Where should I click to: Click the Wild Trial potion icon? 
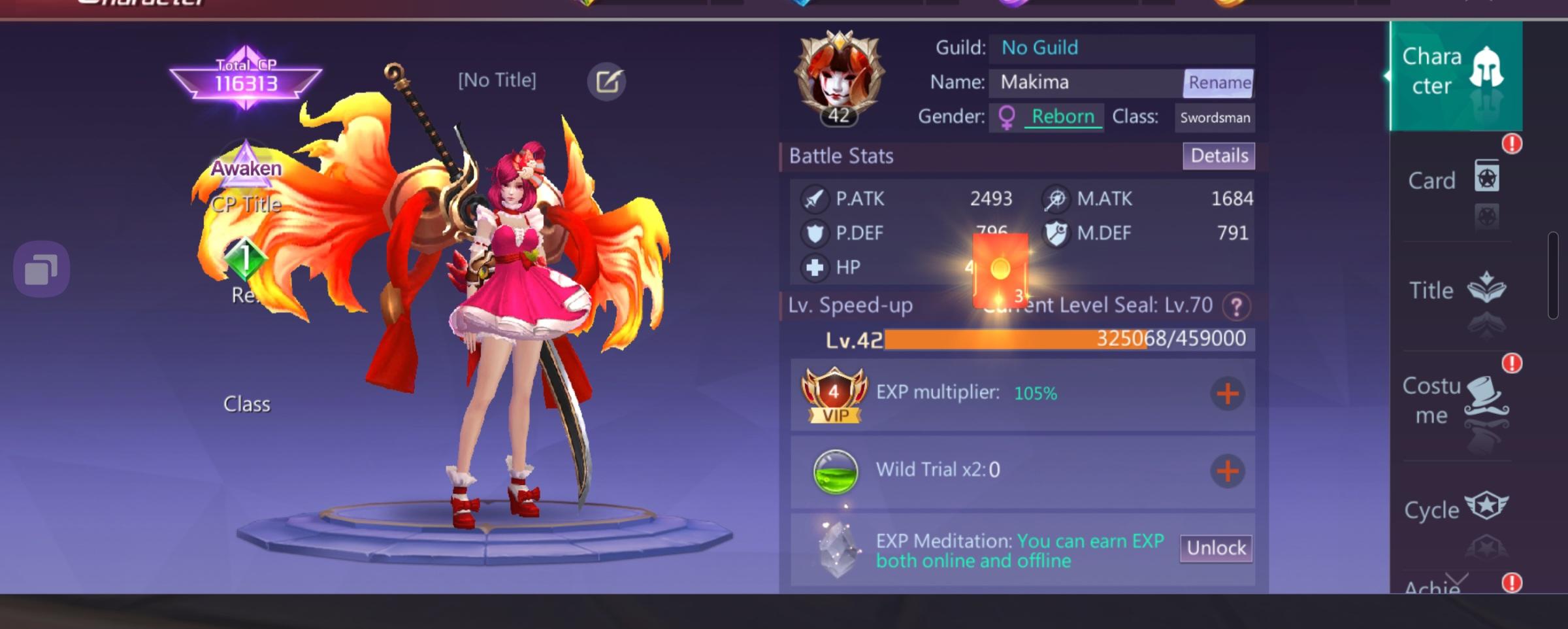(x=834, y=469)
